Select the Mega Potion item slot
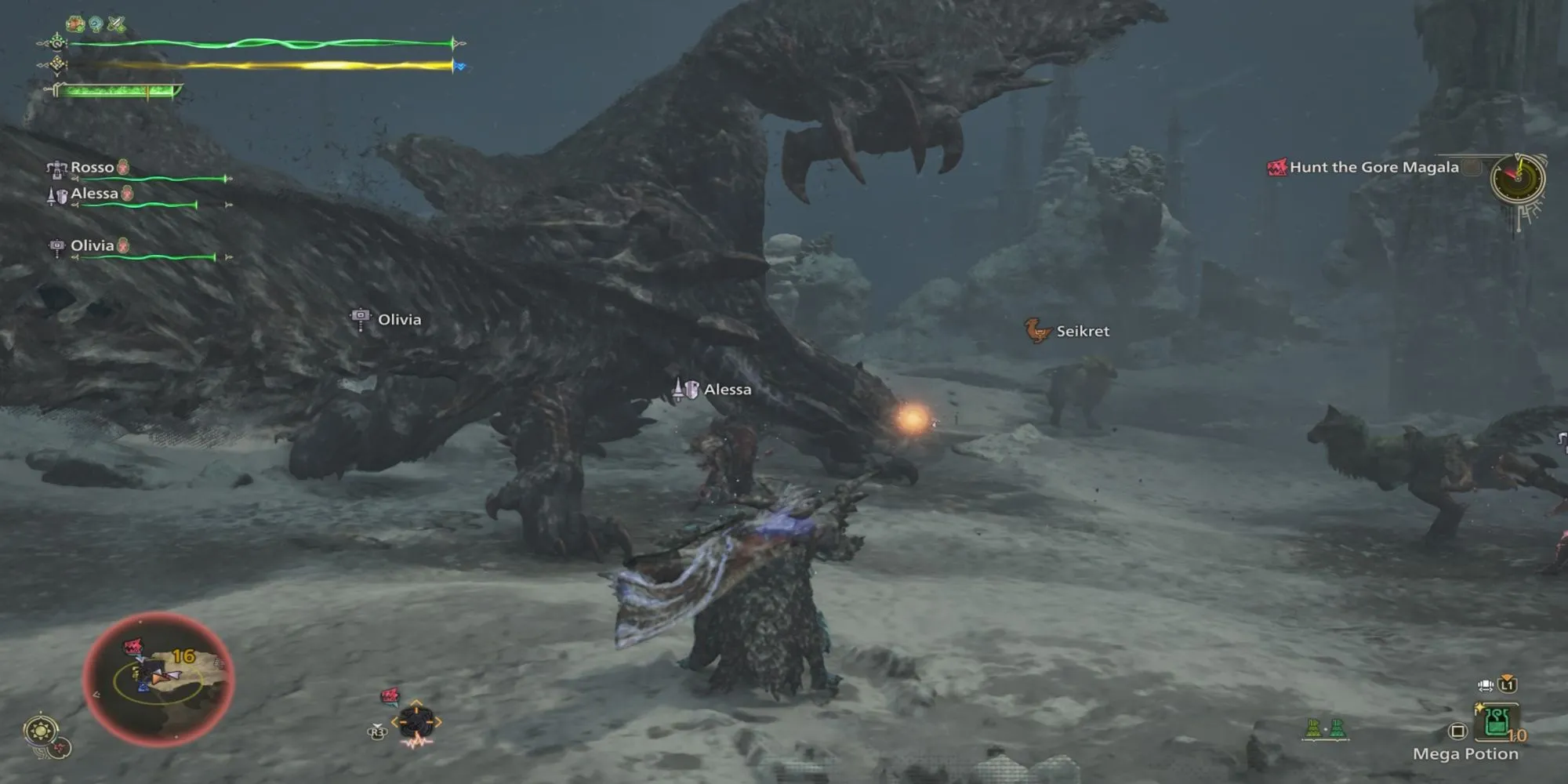The image size is (1568, 784). [x=1497, y=722]
